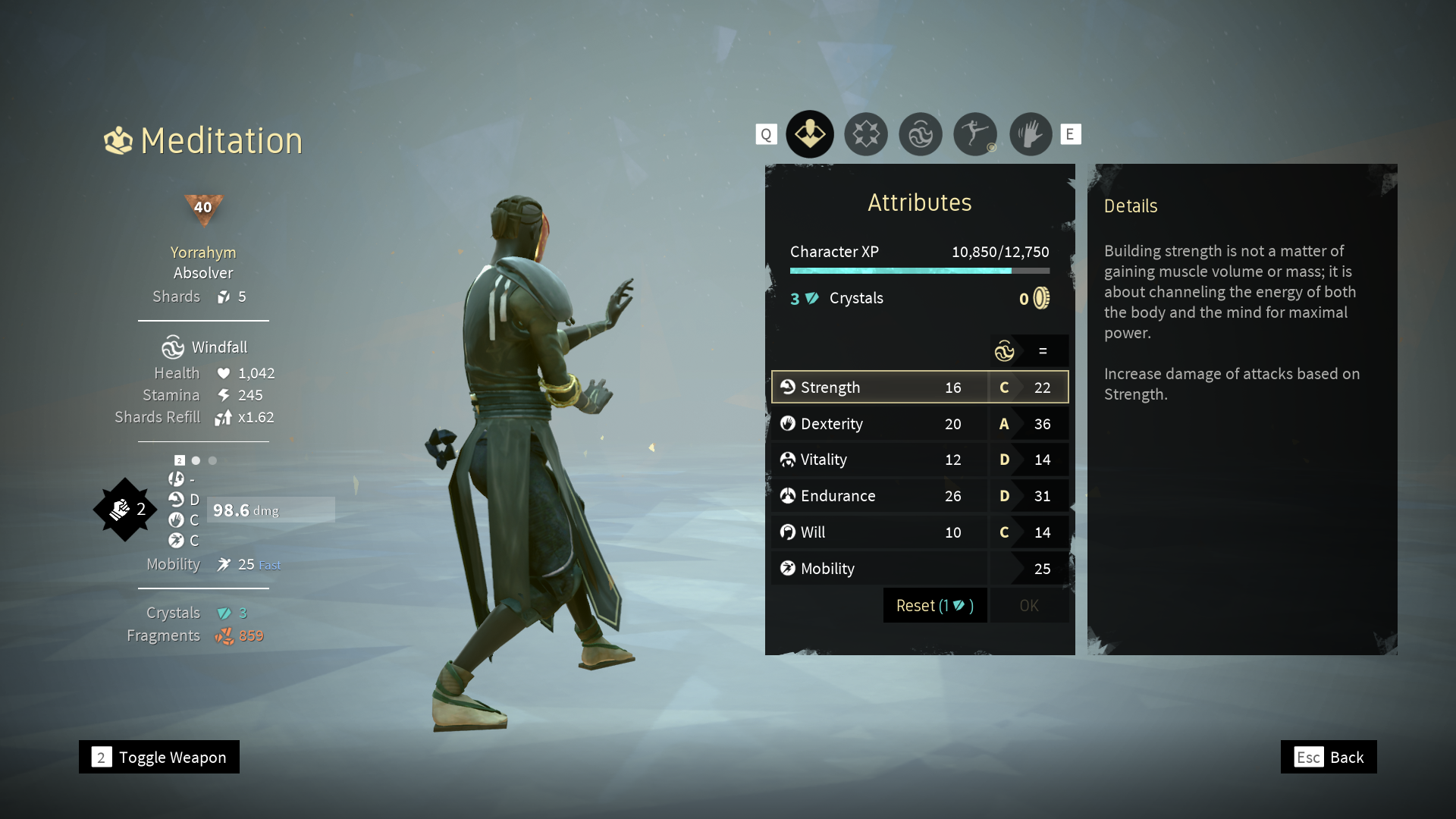Image resolution: width=1456 pixels, height=819 pixels.
Task: Select the fist weapon slot diamond
Action: point(124,510)
